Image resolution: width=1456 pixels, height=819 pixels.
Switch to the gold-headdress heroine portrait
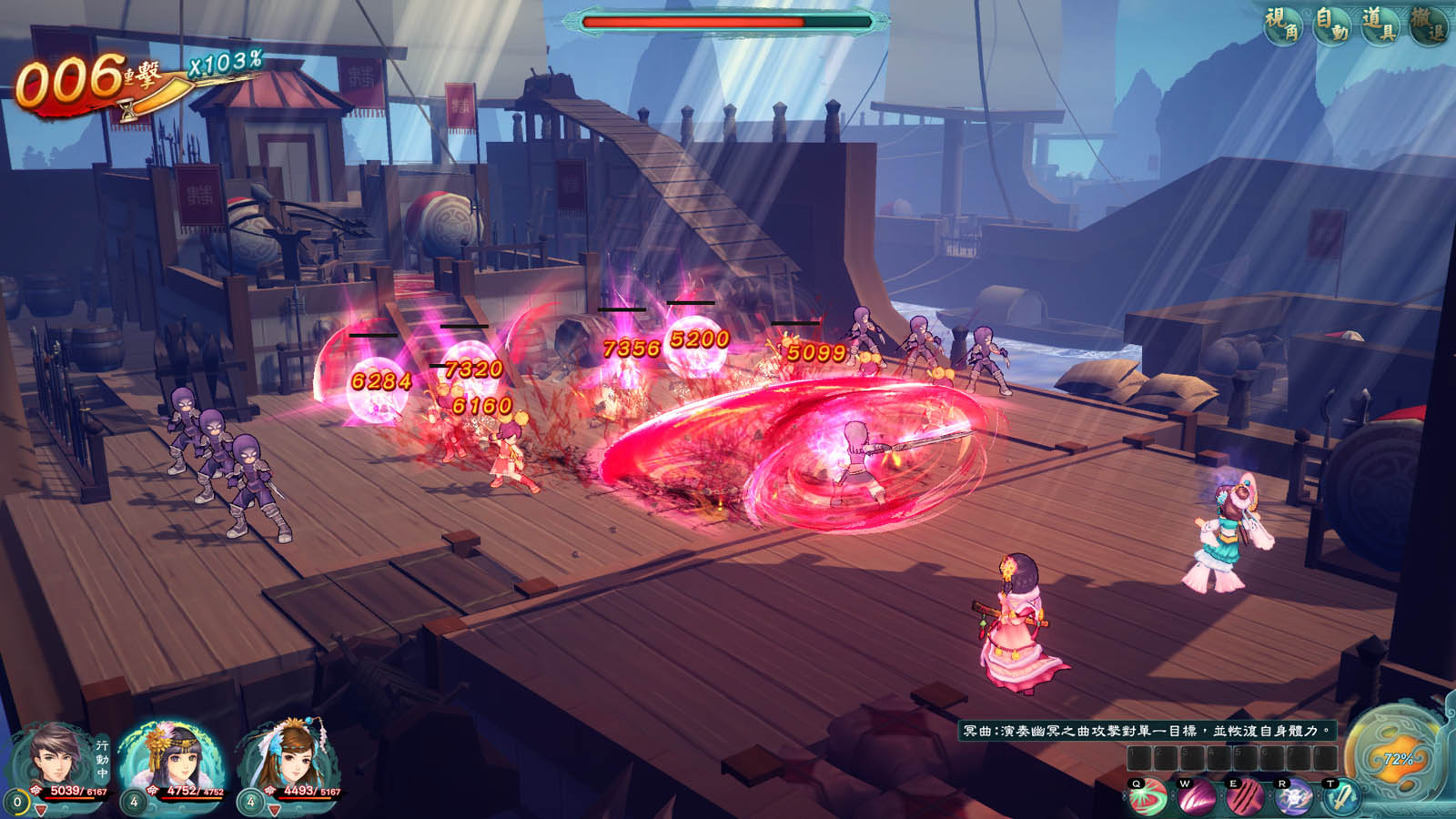171,757
